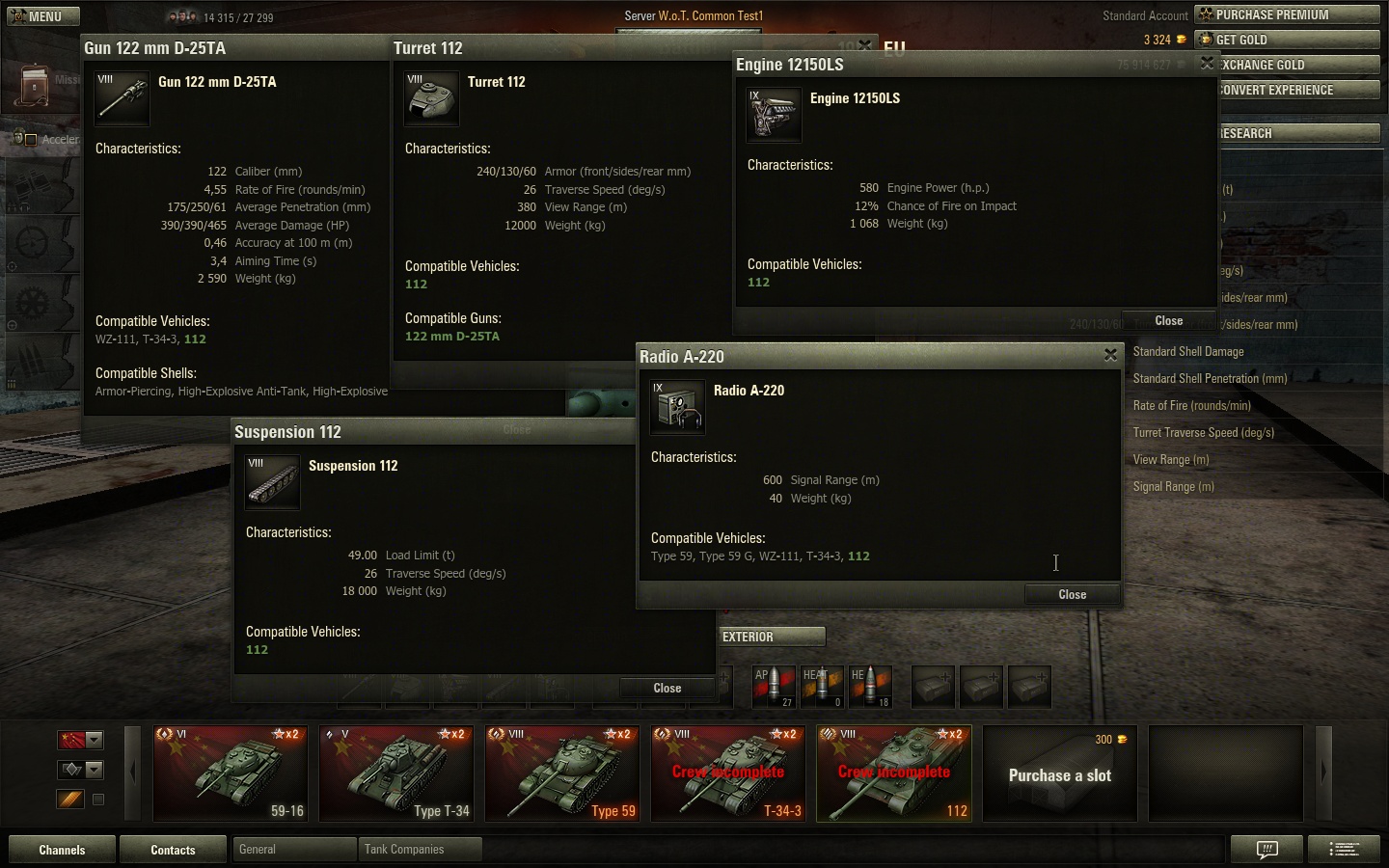The width and height of the screenshot is (1389, 868).
Task: Select the AP shell ammo slot
Action: pos(773,687)
